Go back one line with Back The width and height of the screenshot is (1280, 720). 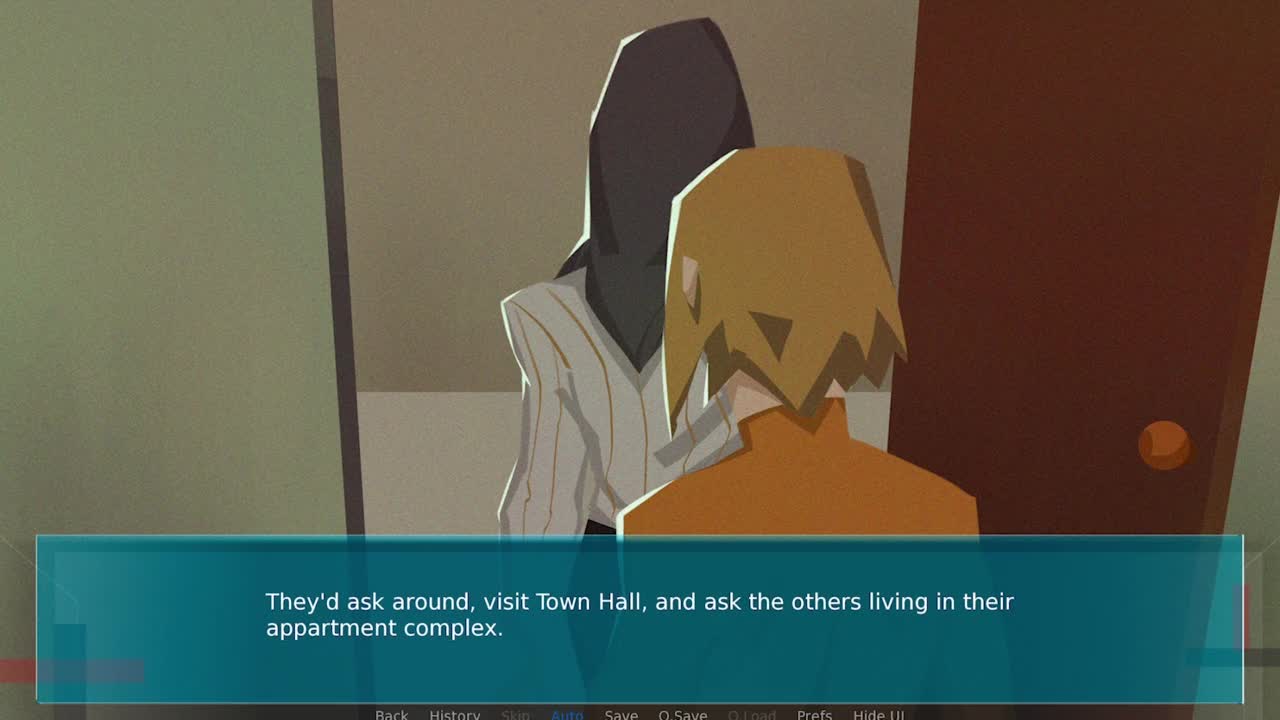(391, 714)
